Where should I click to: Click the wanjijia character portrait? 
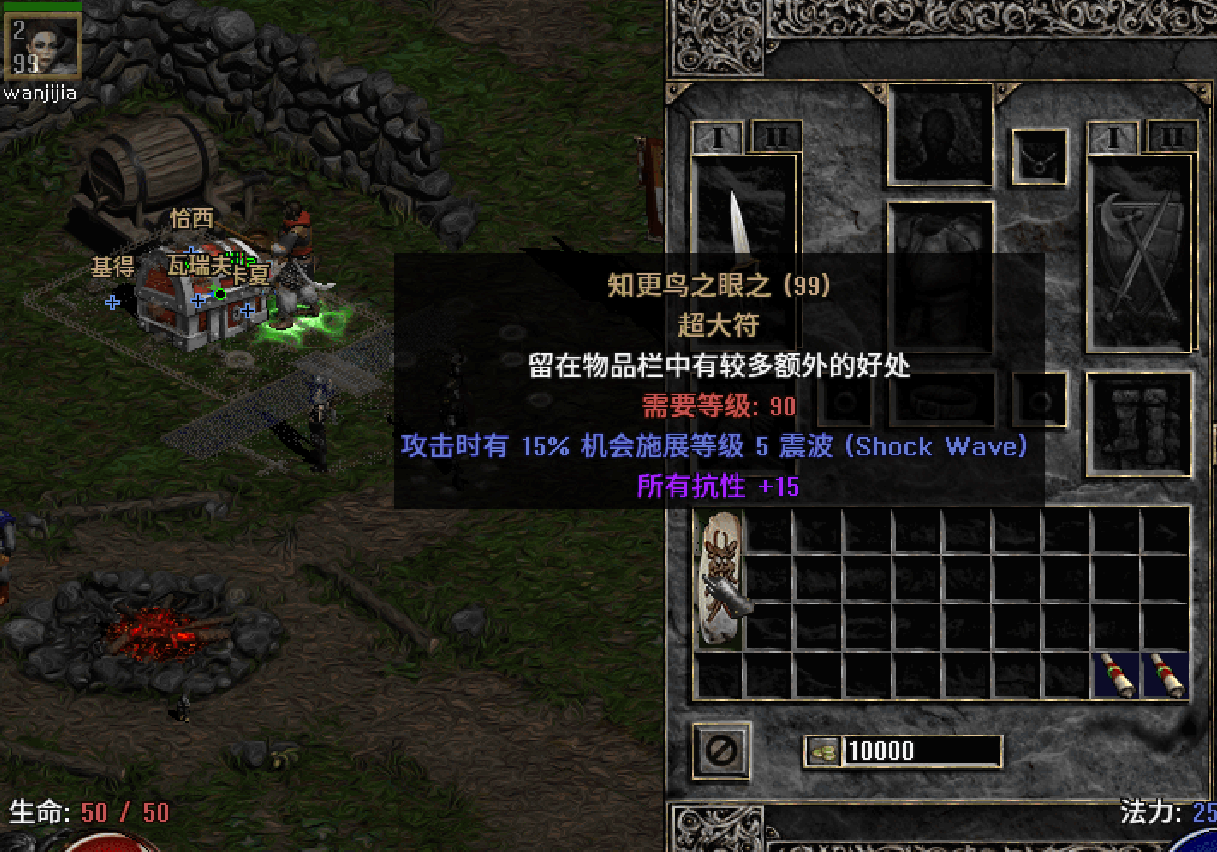click(43, 46)
